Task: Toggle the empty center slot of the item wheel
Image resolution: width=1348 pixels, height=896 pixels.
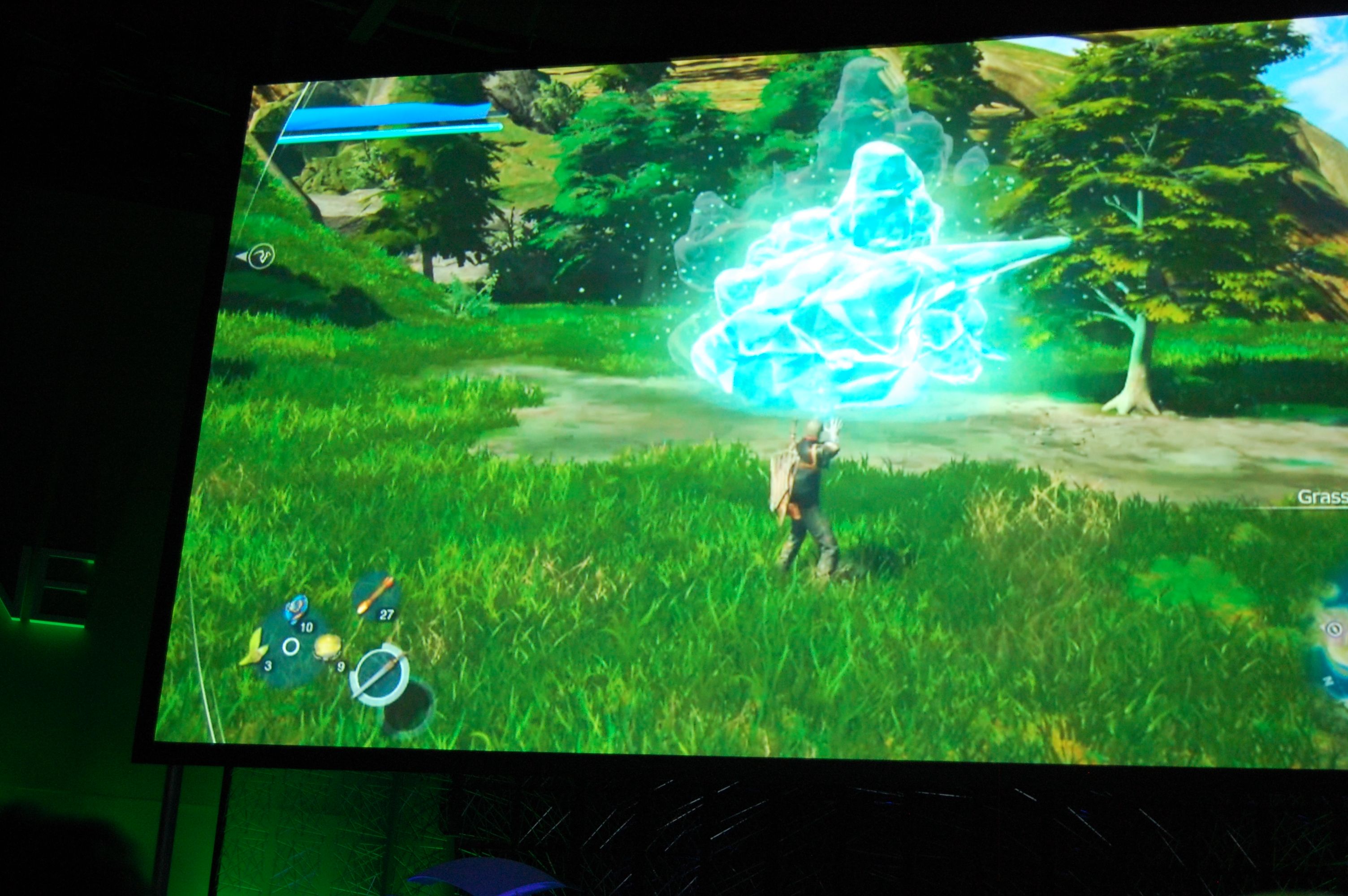Action: pos(291,646)
